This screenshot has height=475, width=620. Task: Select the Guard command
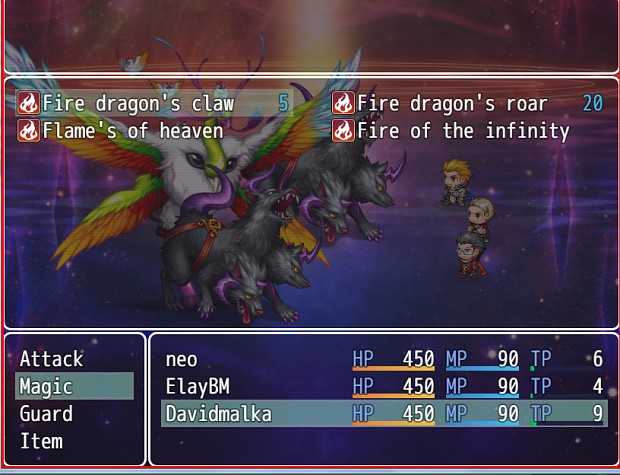click(47, 413)
